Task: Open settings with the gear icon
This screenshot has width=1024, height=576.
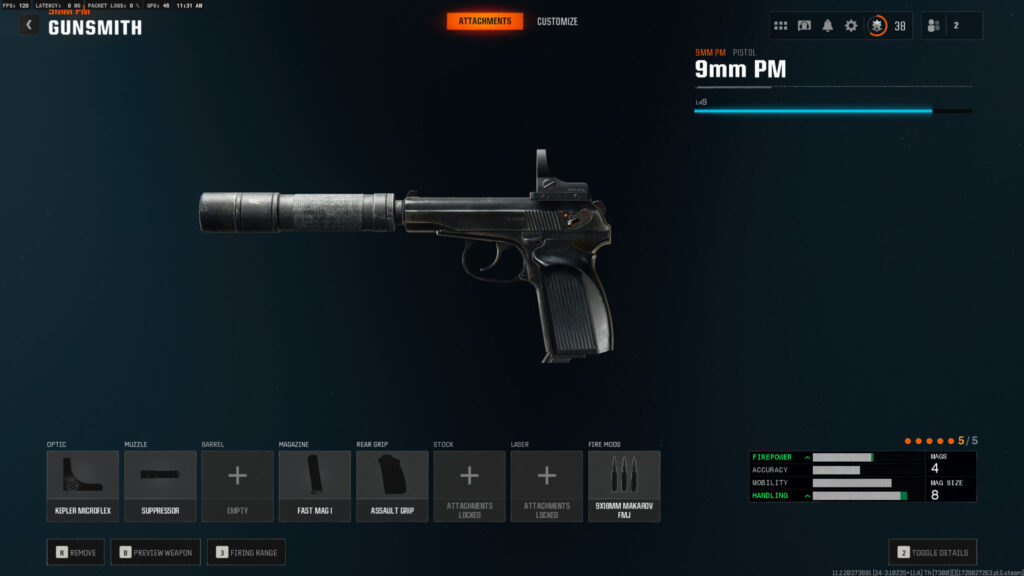Action: [x=851, y=26]
